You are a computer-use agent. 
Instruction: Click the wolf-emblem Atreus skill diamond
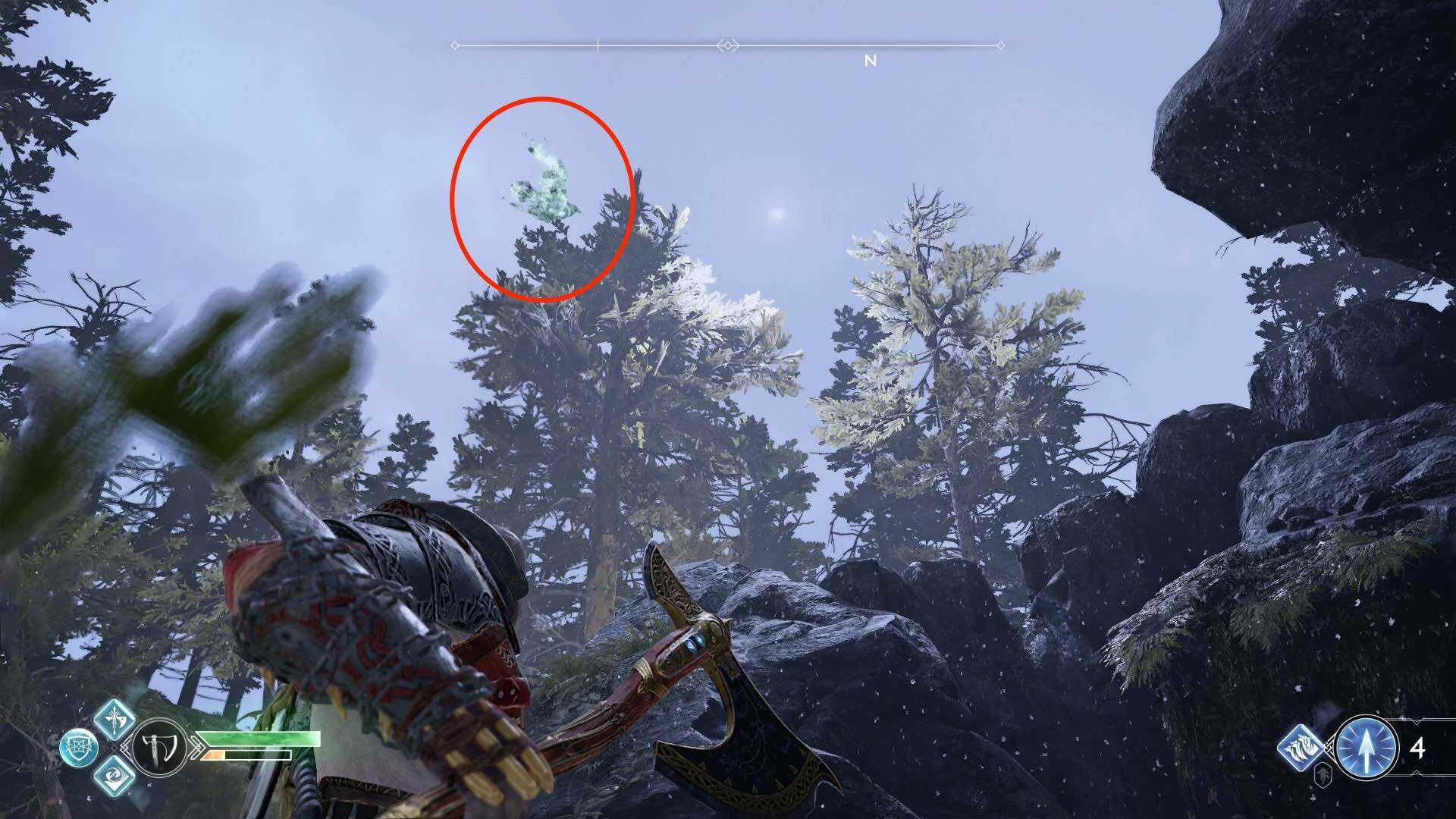click(1302, 748)
